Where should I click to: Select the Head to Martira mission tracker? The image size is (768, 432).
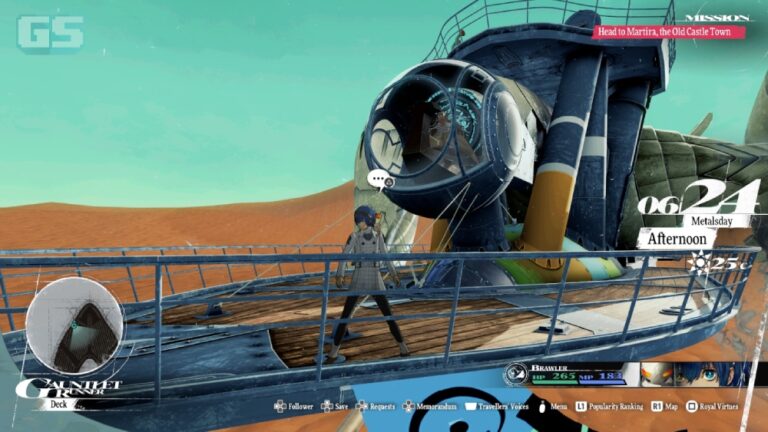pos(670,32)
